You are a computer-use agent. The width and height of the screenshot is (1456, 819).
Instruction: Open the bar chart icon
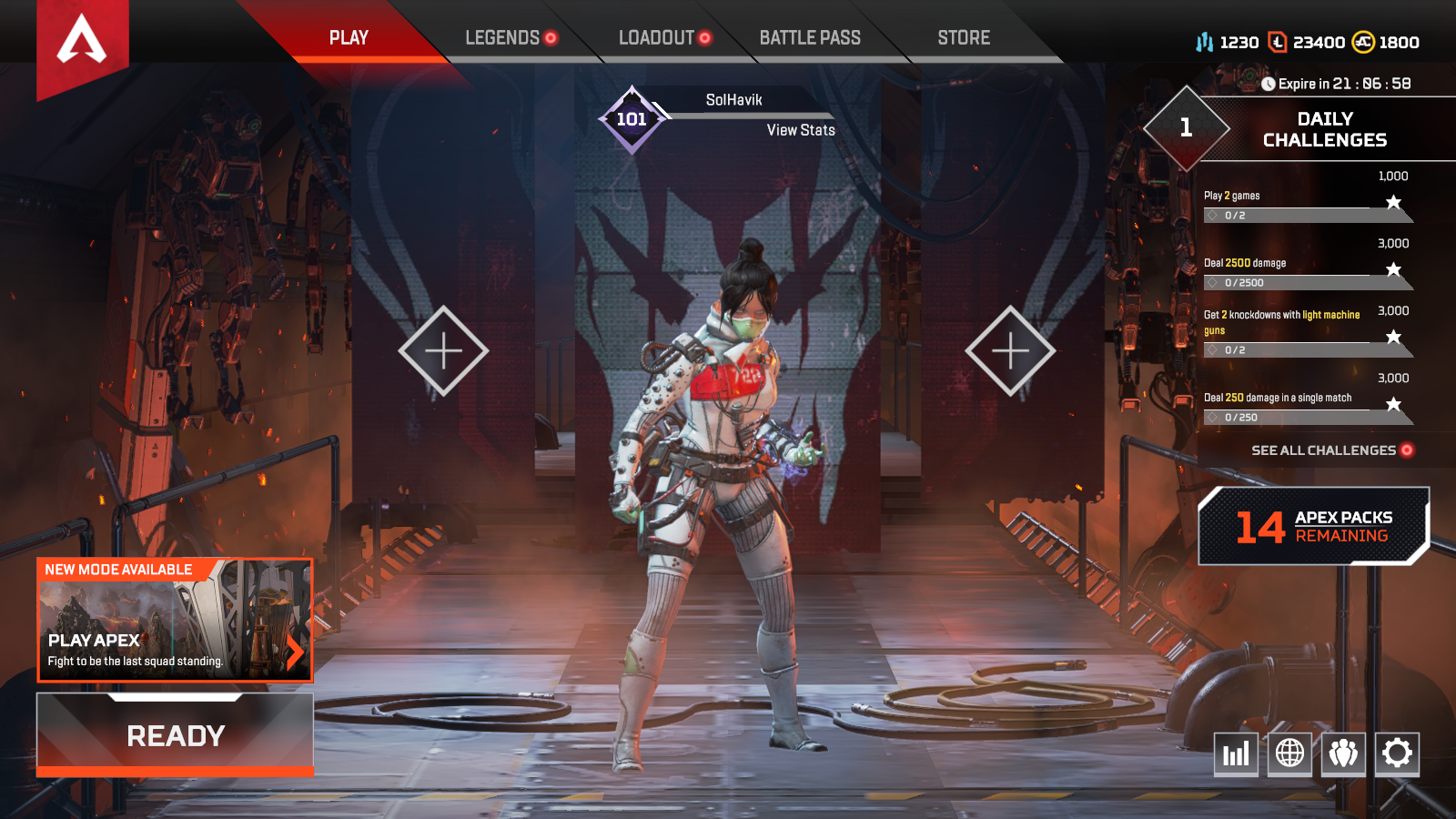point(1236,753)
